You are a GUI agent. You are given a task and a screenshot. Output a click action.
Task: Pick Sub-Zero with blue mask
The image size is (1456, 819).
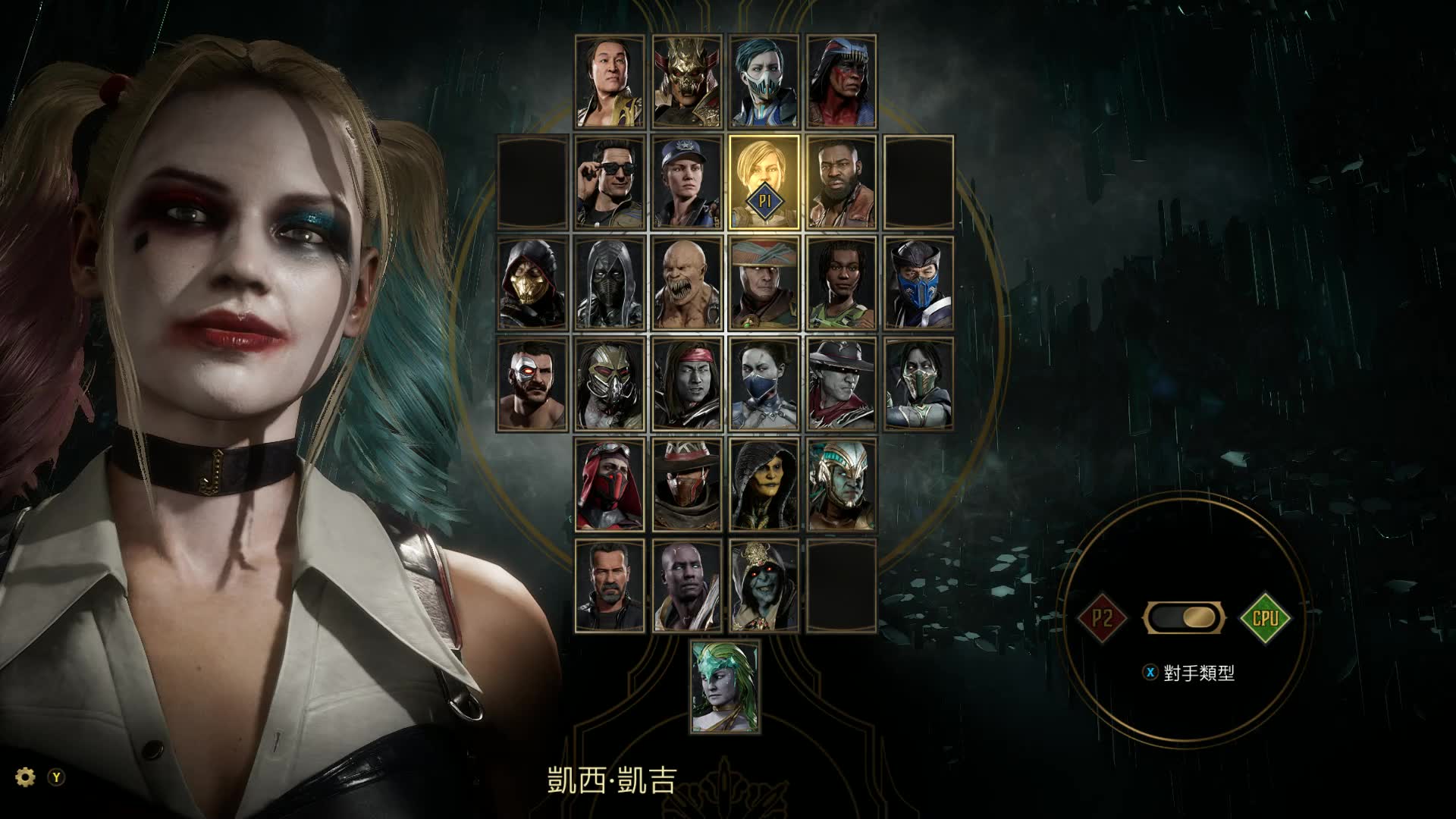919,284
